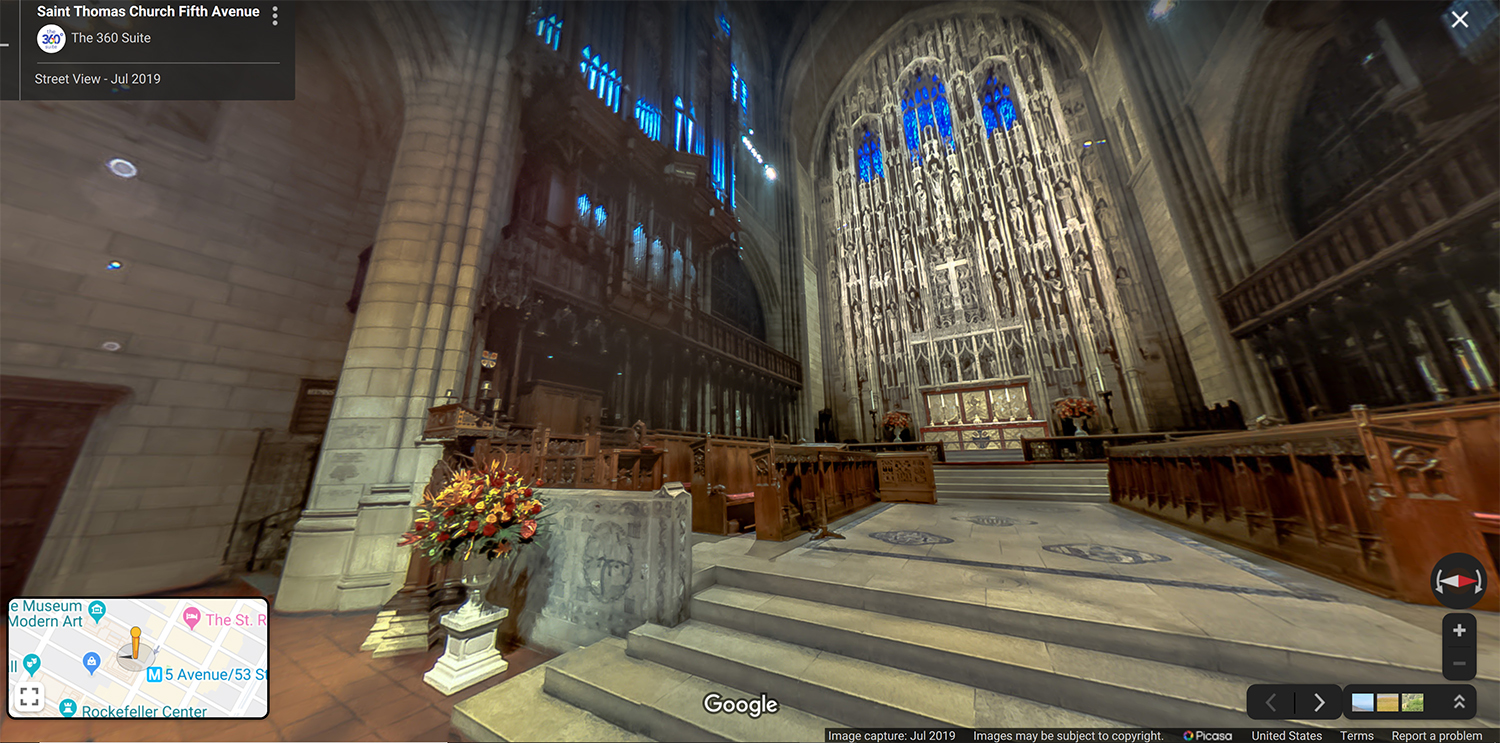Click the compass to reset heading
The width and height of the screenshot is (1500, 743).
tap(1459, 581)
